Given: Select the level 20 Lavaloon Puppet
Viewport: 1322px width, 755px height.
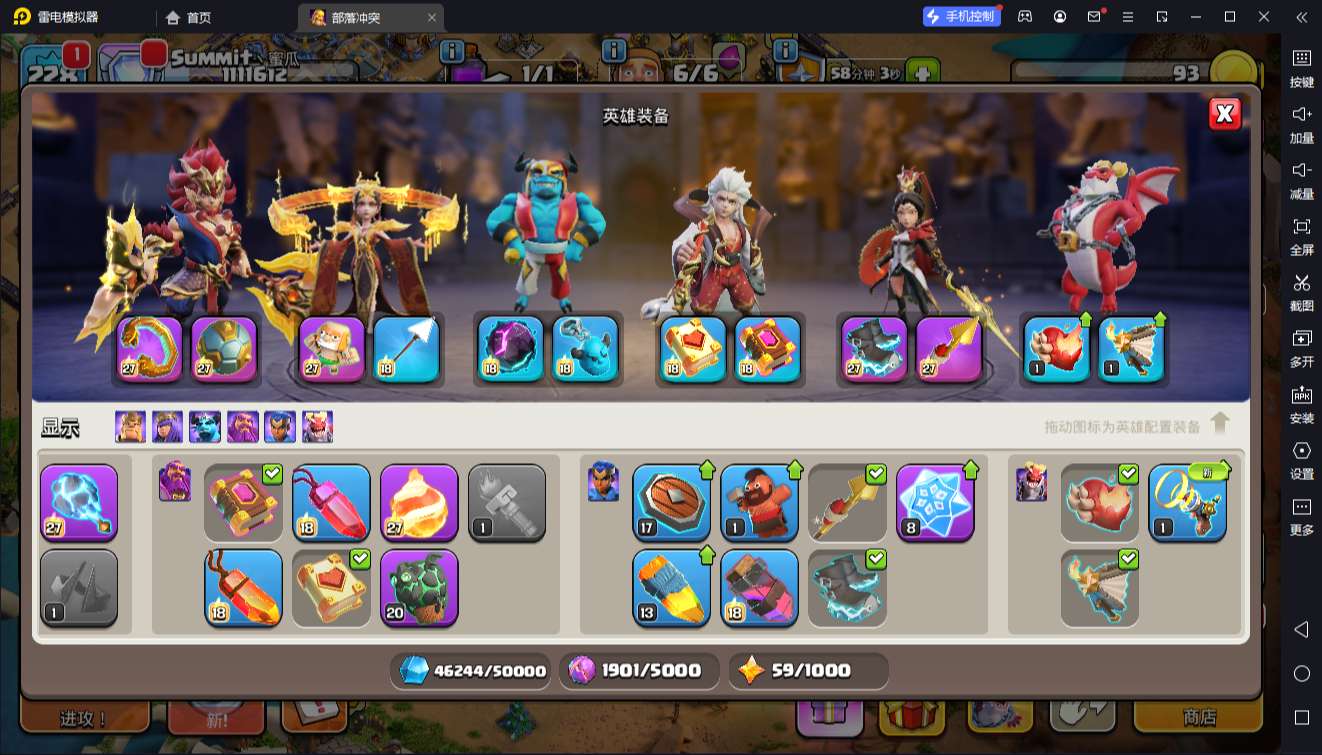Looking at the screenshot, I should coord(419,587).
